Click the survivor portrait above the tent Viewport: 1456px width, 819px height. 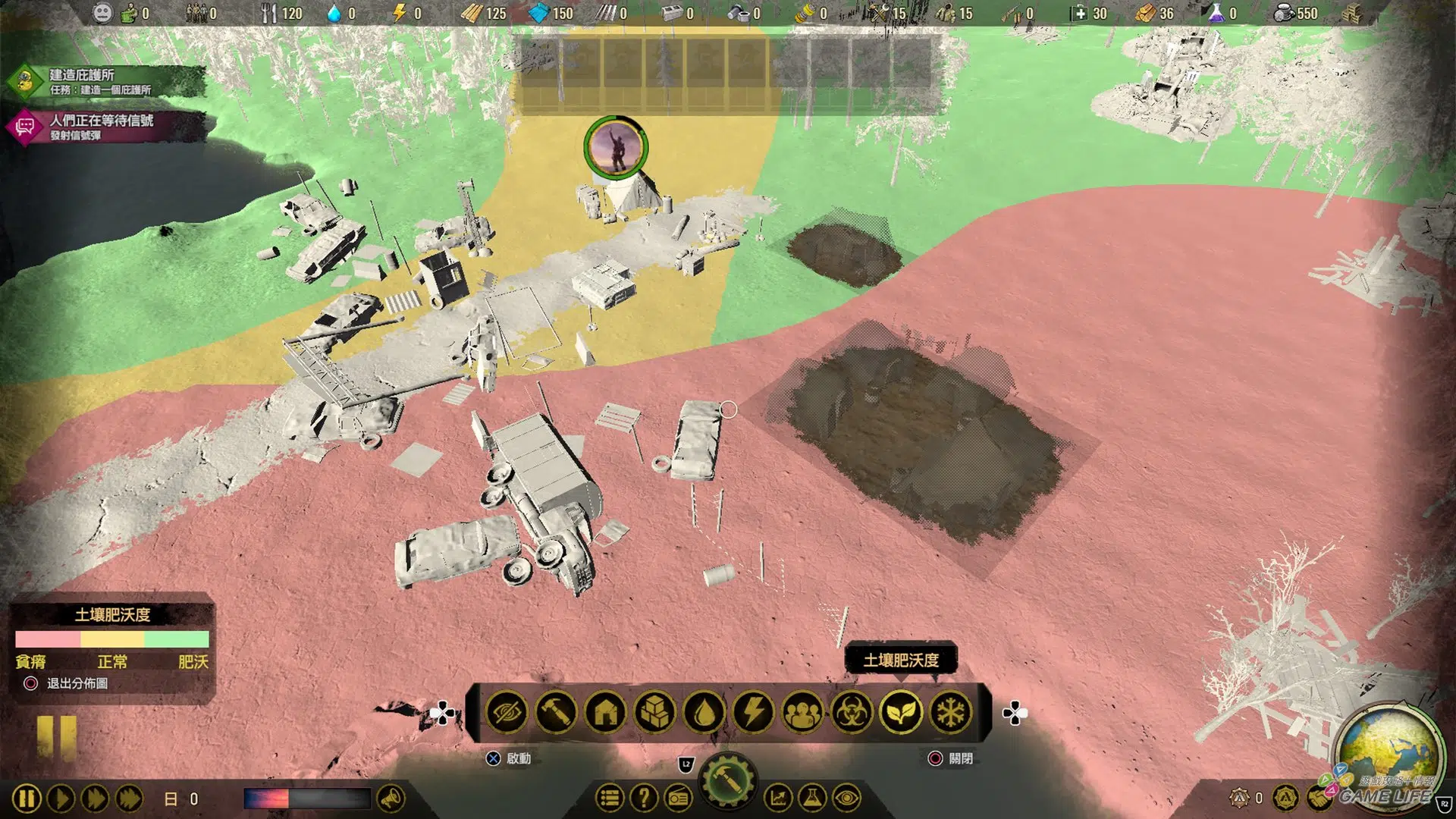616,147
